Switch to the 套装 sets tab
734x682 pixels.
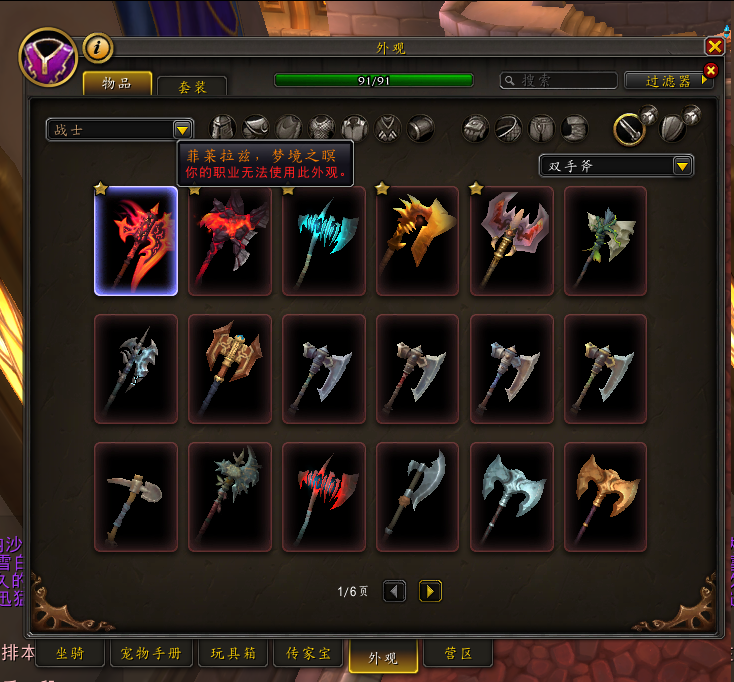click(192, 87)
